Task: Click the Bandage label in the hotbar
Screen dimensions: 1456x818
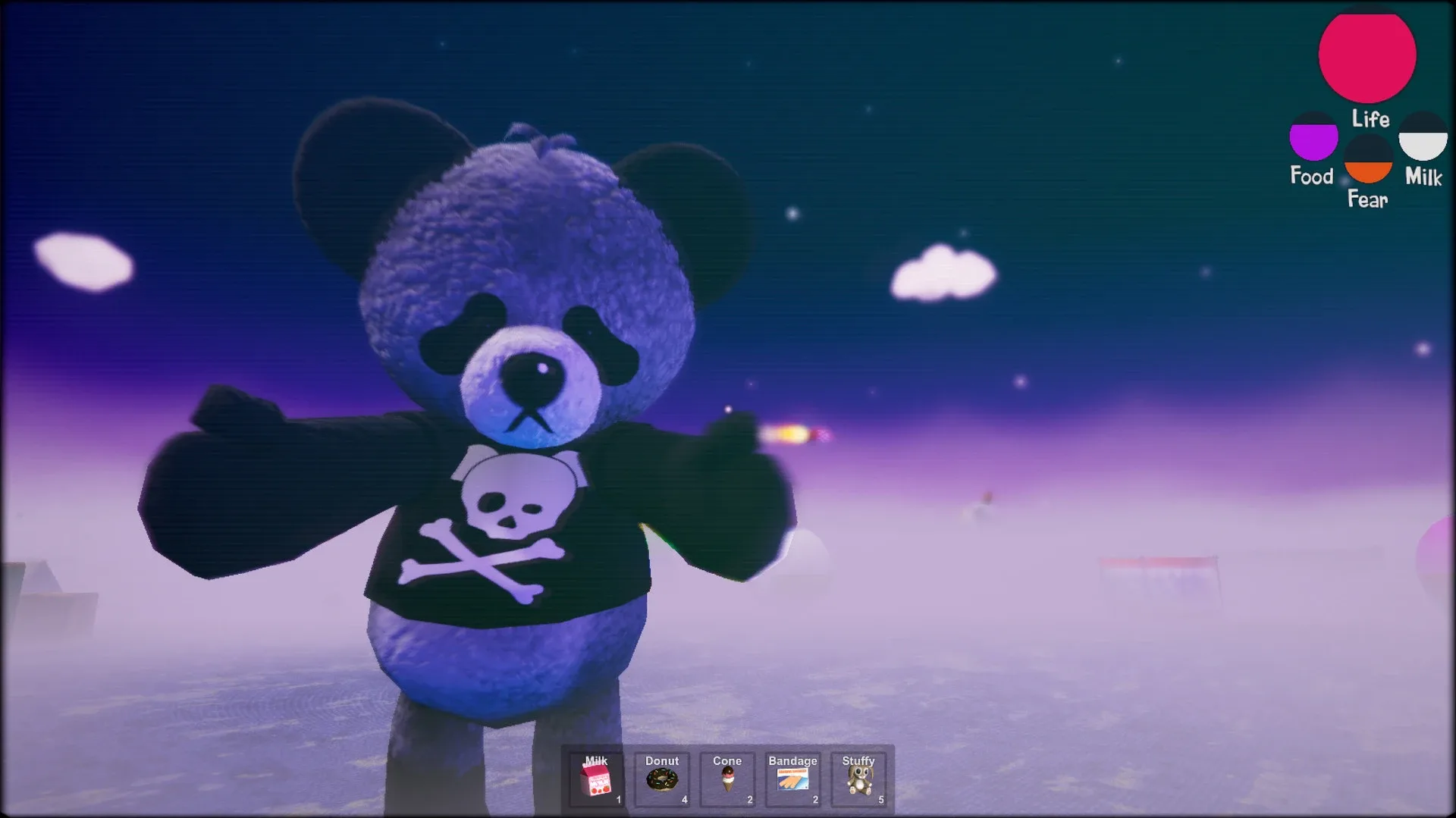Action: coord(792,760)
